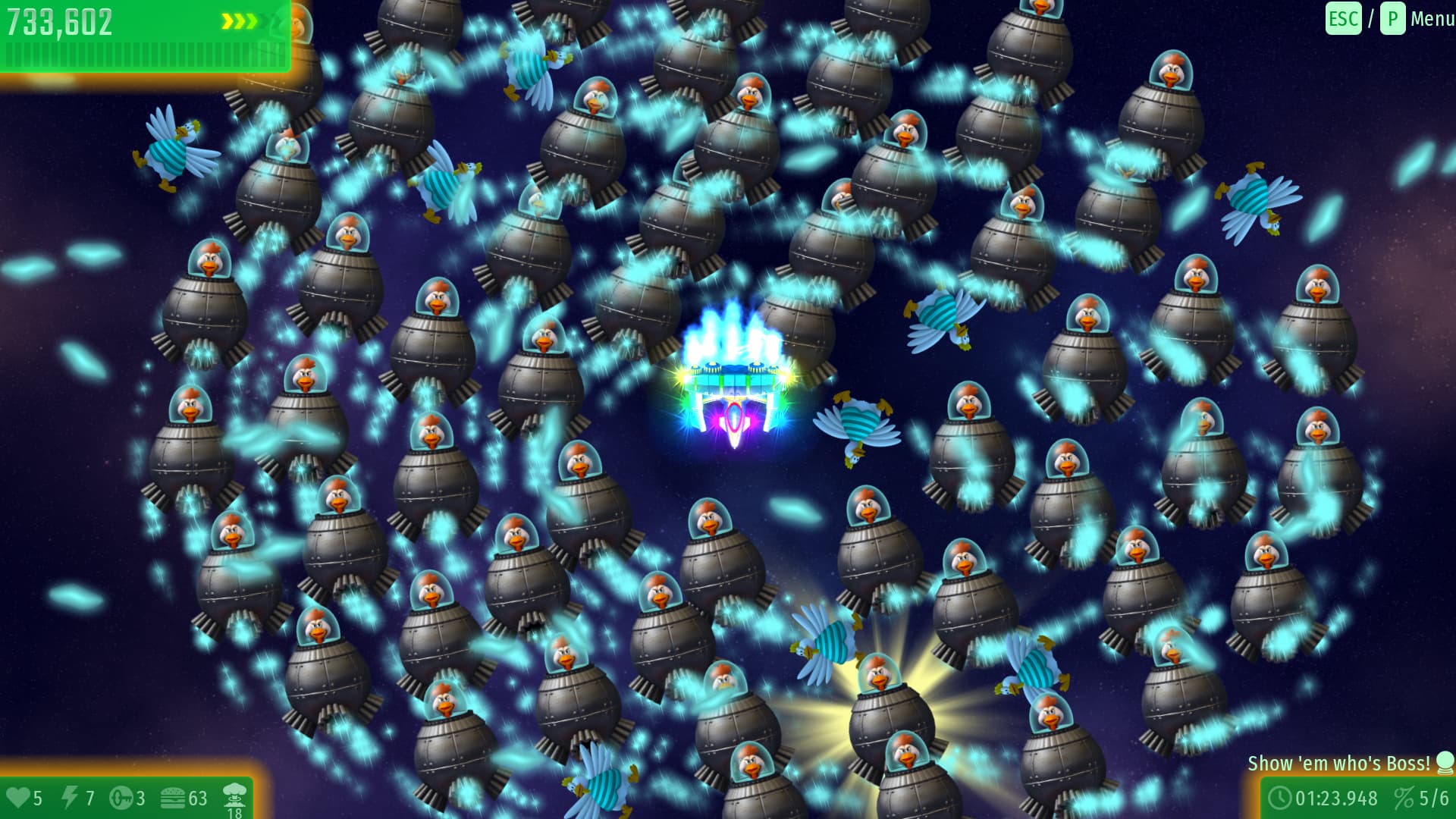This screenshot has height=819, width=1456.
Task: Click the clock icon next to timer
Action: point(1280,799)
